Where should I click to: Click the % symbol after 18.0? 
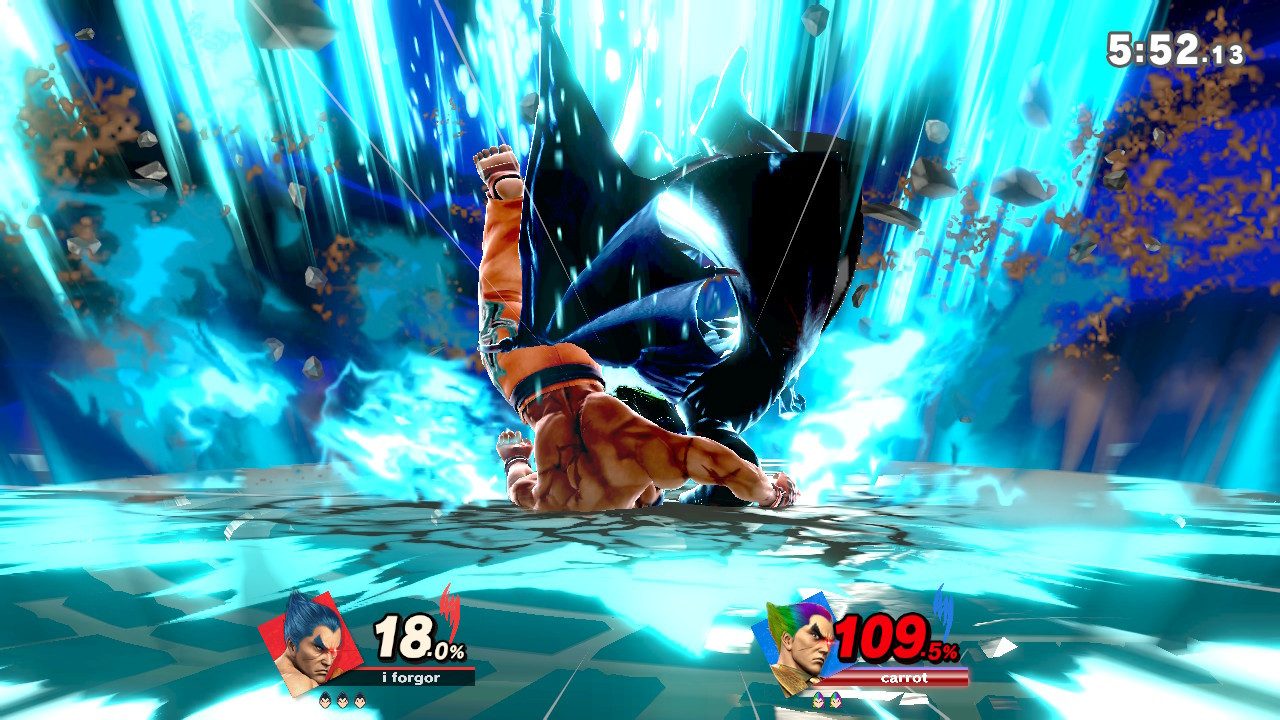click(x=459, y=651)
